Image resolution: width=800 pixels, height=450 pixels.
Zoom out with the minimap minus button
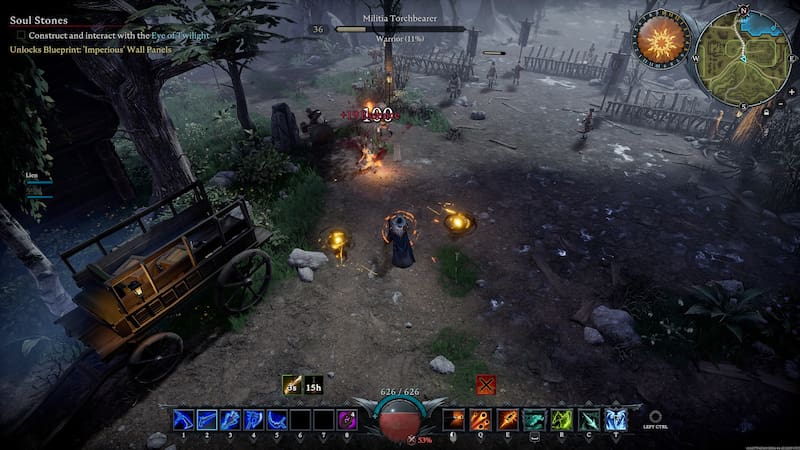781,102
